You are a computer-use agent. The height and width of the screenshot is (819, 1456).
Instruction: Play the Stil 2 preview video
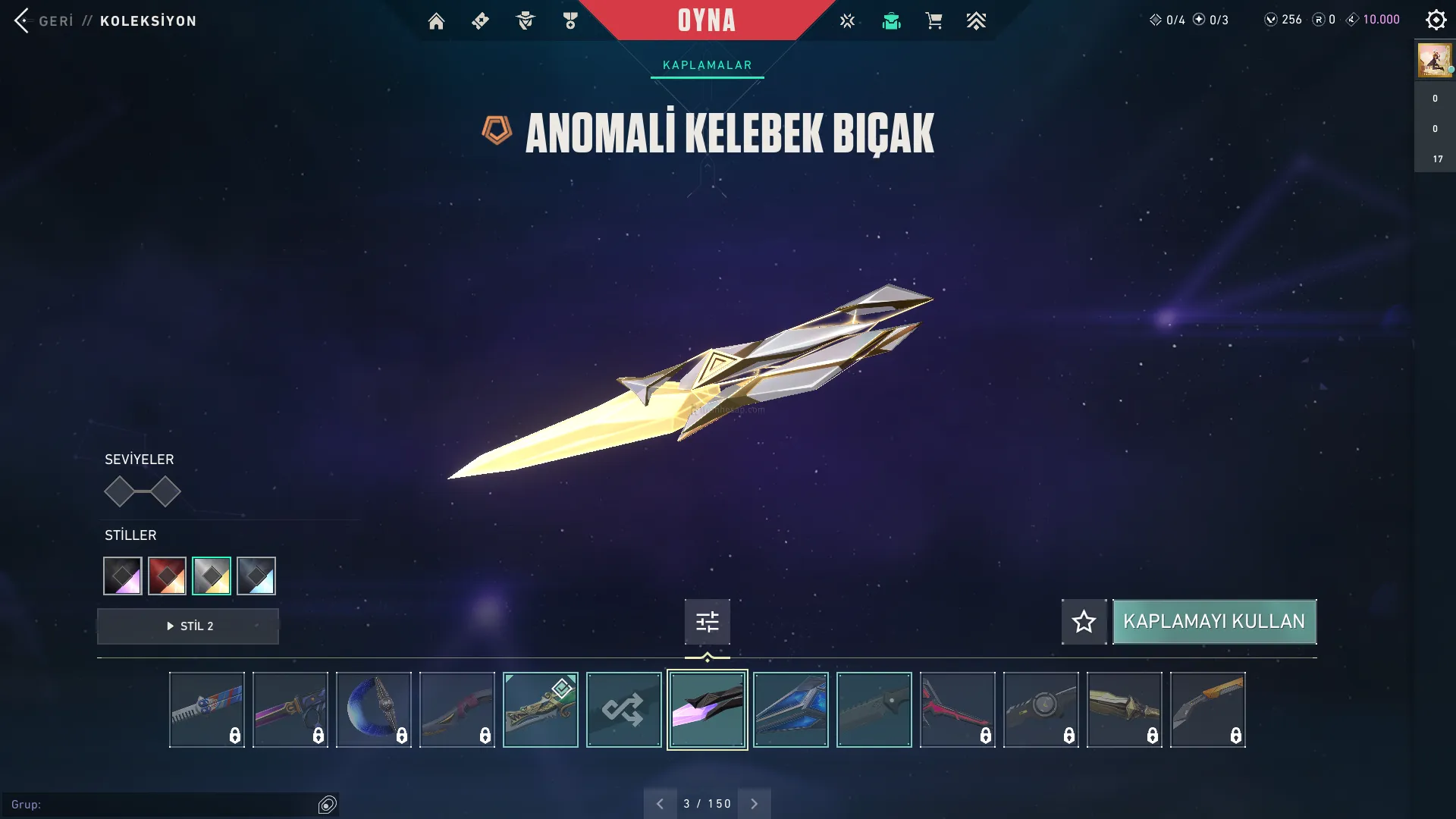[188, 626]
